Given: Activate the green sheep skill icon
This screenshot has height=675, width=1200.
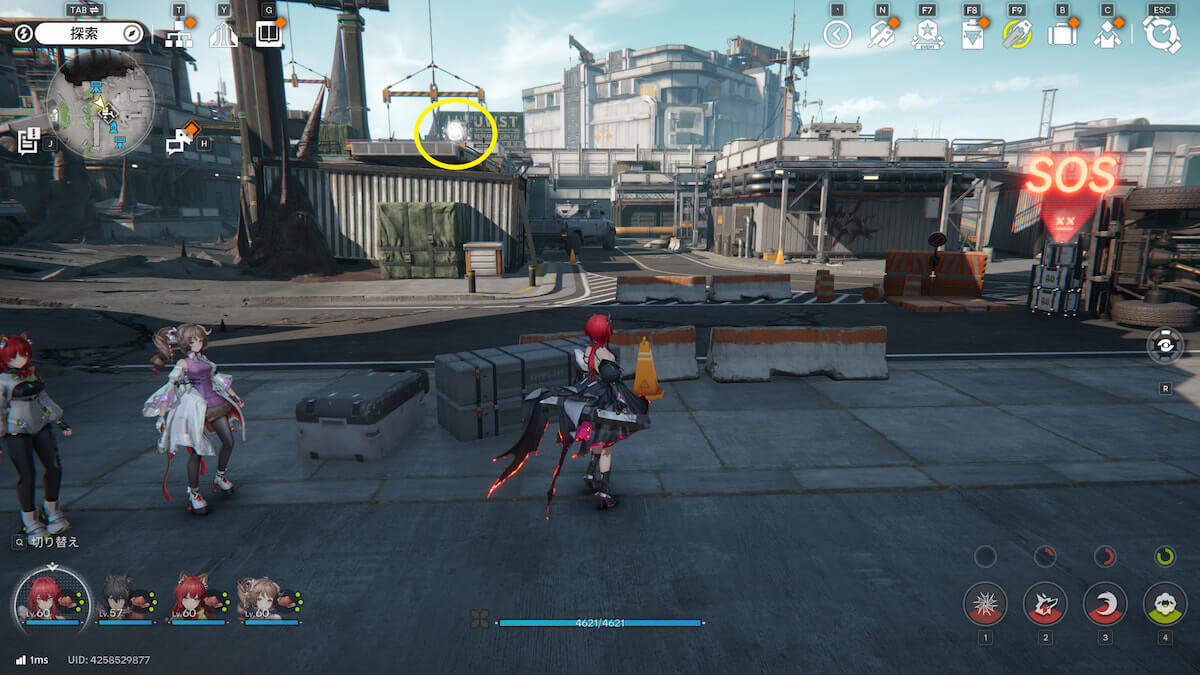Looking at the screenshot, I should tap(1165, 603).
